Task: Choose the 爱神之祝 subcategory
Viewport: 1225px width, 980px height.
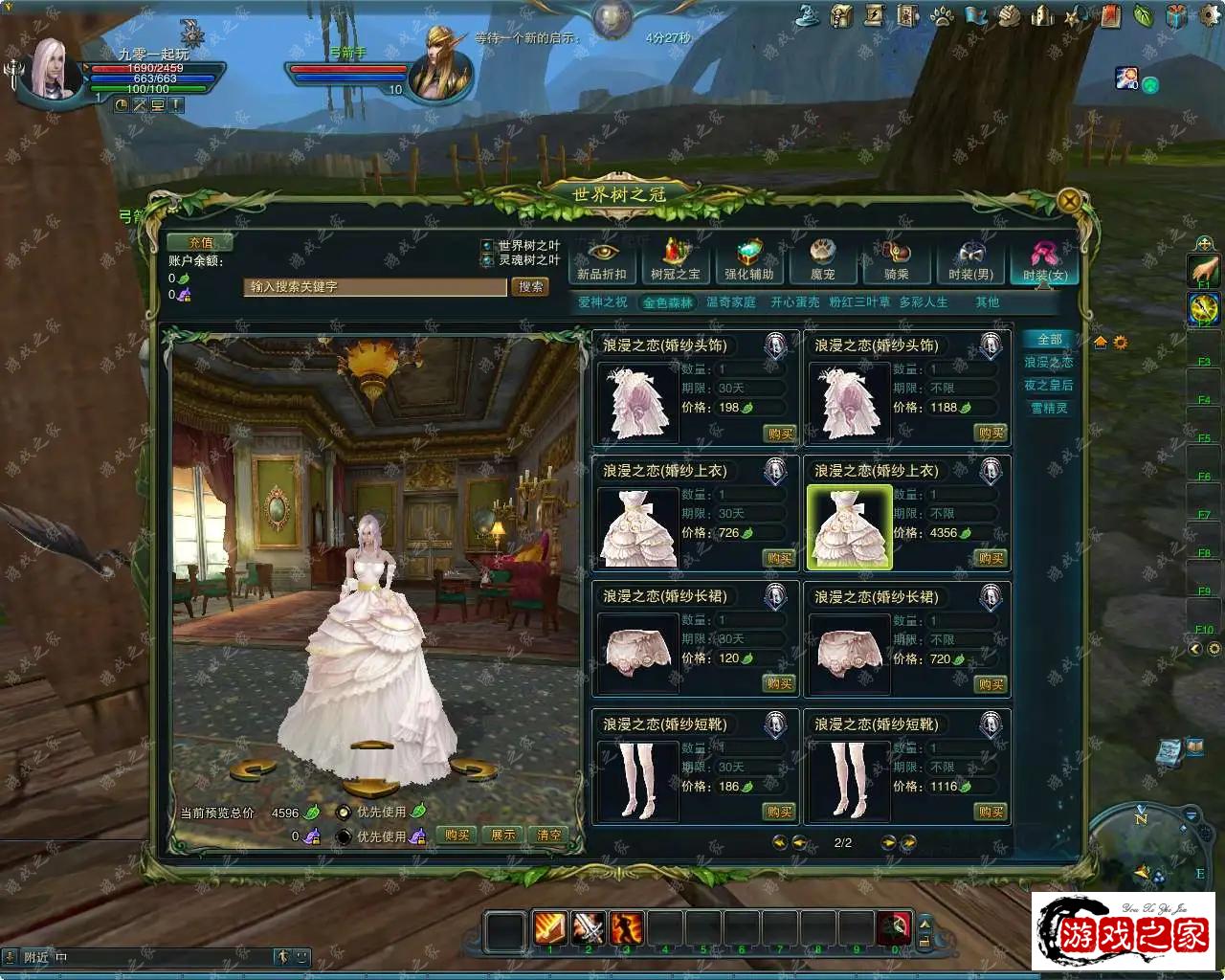Action: (602, 302)
